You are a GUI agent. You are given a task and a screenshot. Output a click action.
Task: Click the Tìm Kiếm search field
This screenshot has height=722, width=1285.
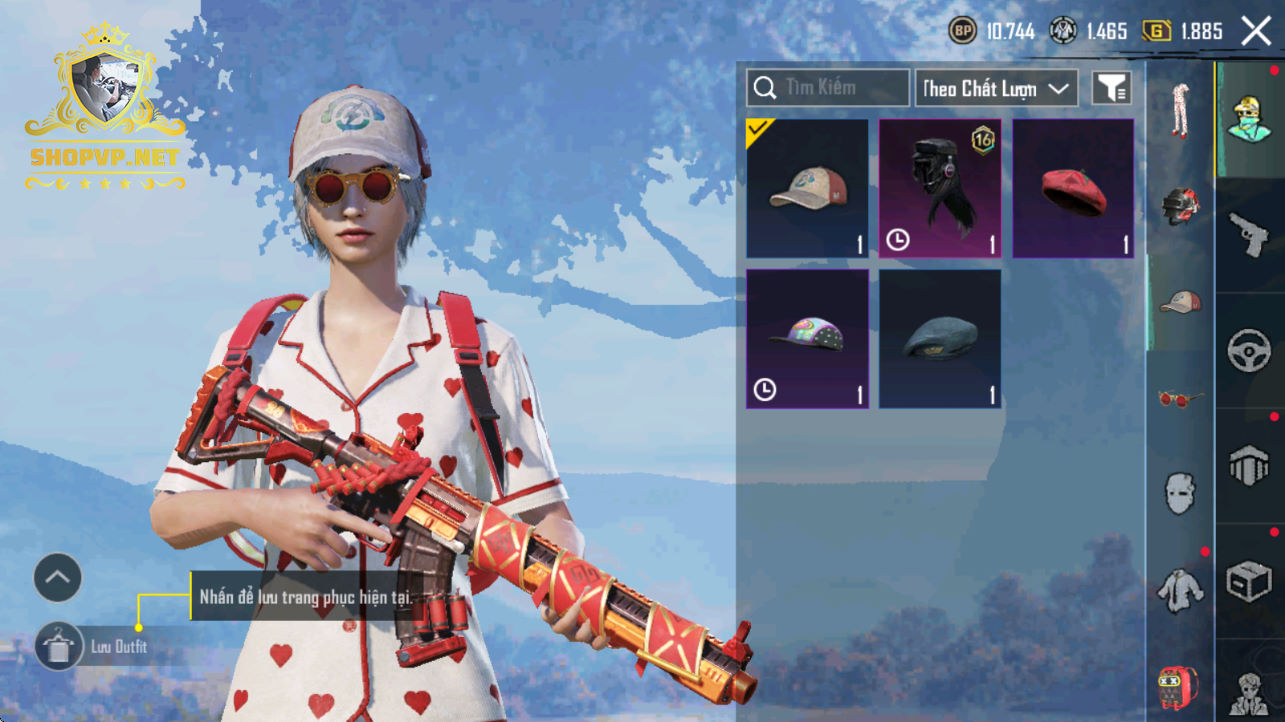(828, 88)
